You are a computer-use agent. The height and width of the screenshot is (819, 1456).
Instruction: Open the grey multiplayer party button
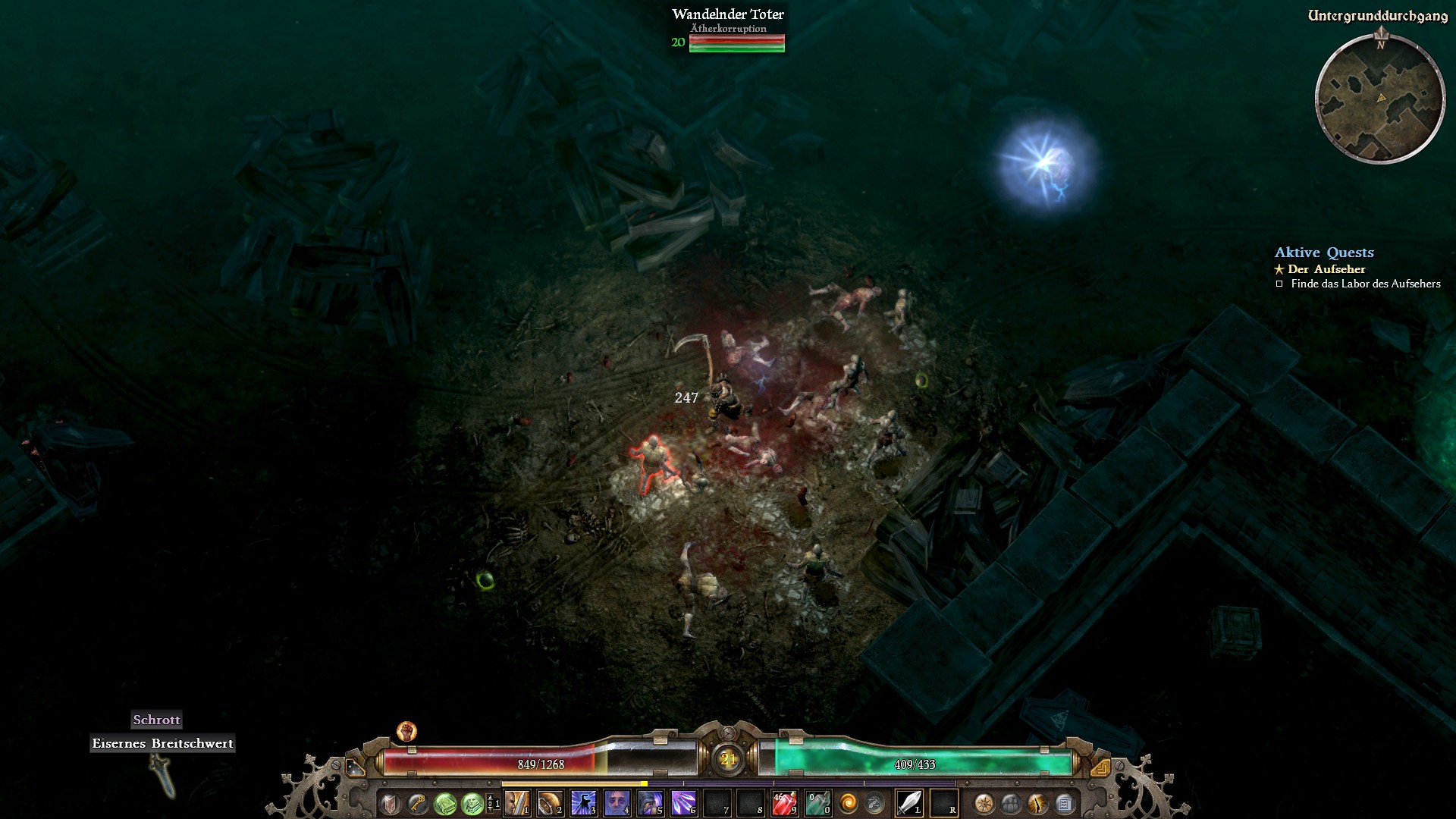[x=1011, y=803]
